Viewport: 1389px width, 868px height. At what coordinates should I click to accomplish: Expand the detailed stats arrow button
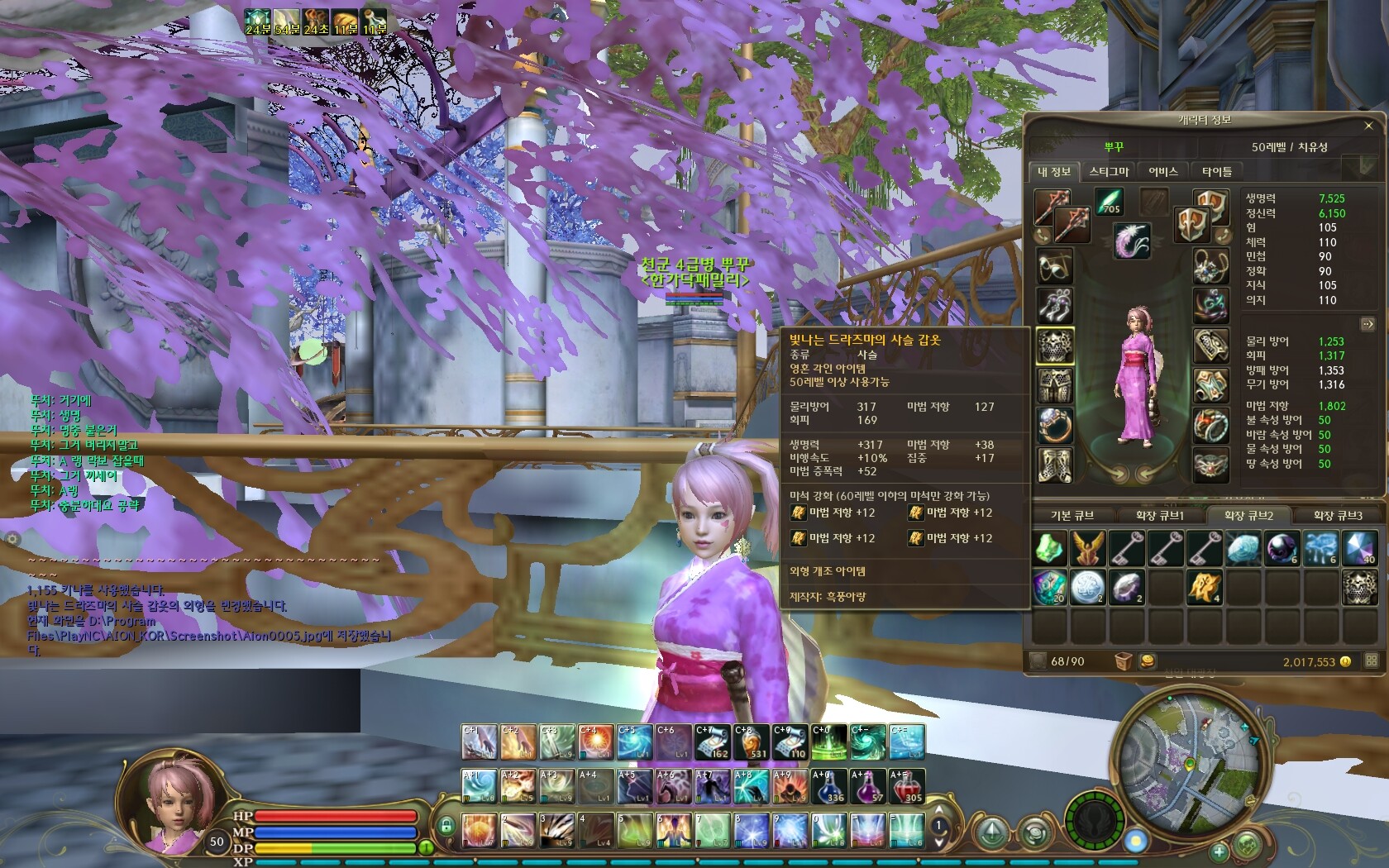coord(1367,324)
